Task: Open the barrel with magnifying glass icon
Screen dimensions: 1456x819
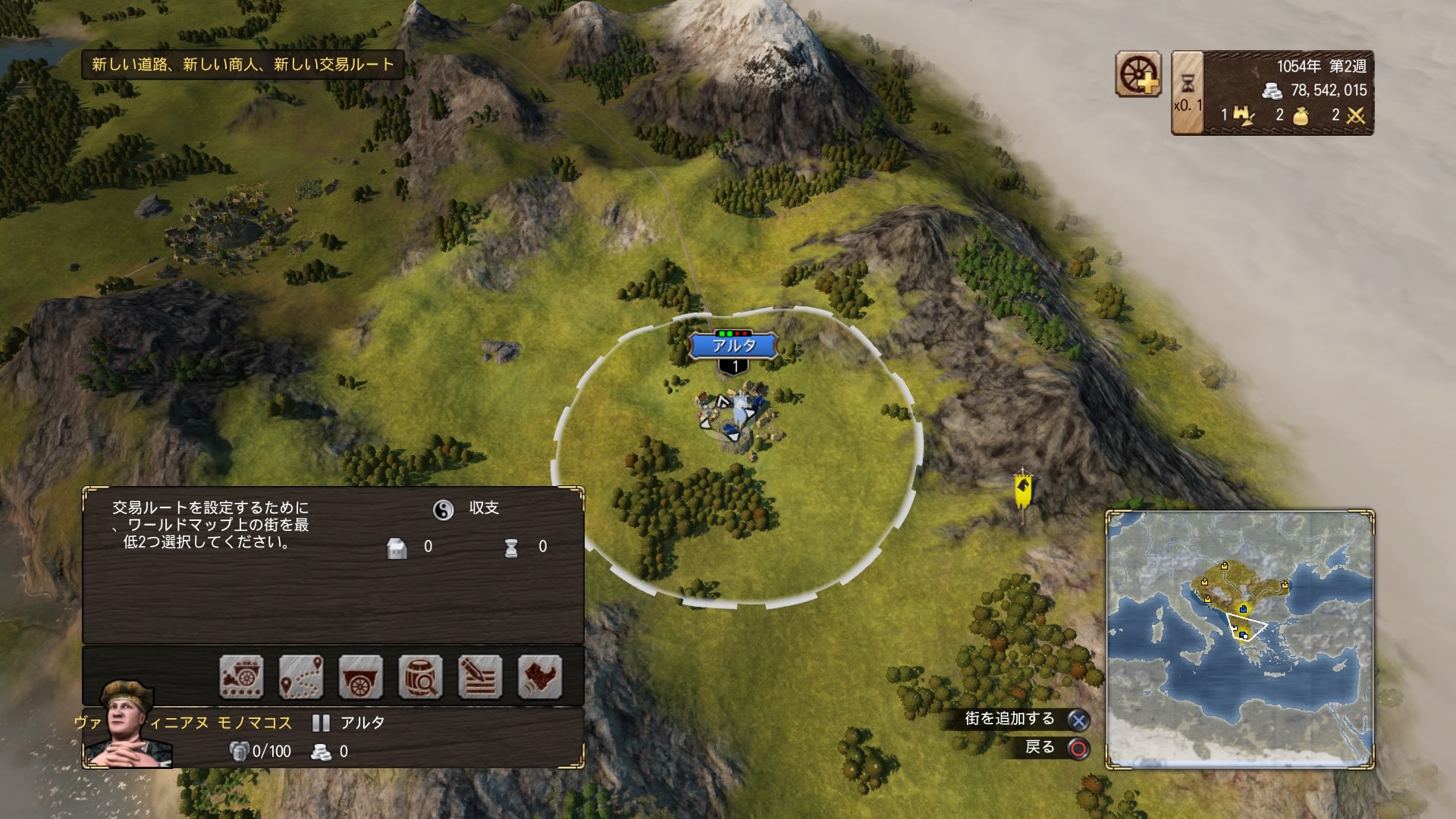Action: [420, 676]
